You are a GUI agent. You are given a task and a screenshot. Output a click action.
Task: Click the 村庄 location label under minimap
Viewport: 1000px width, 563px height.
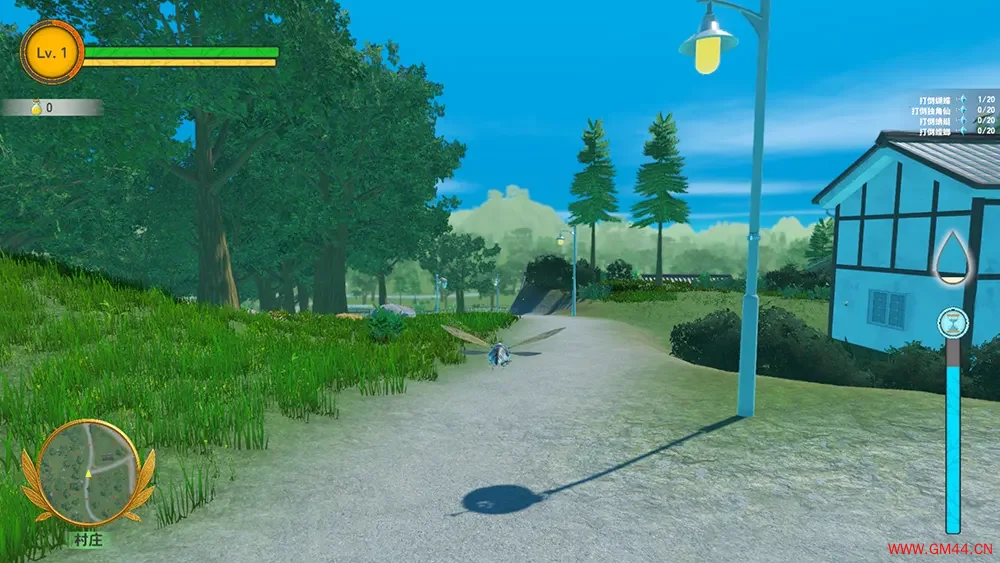point(88,540)
